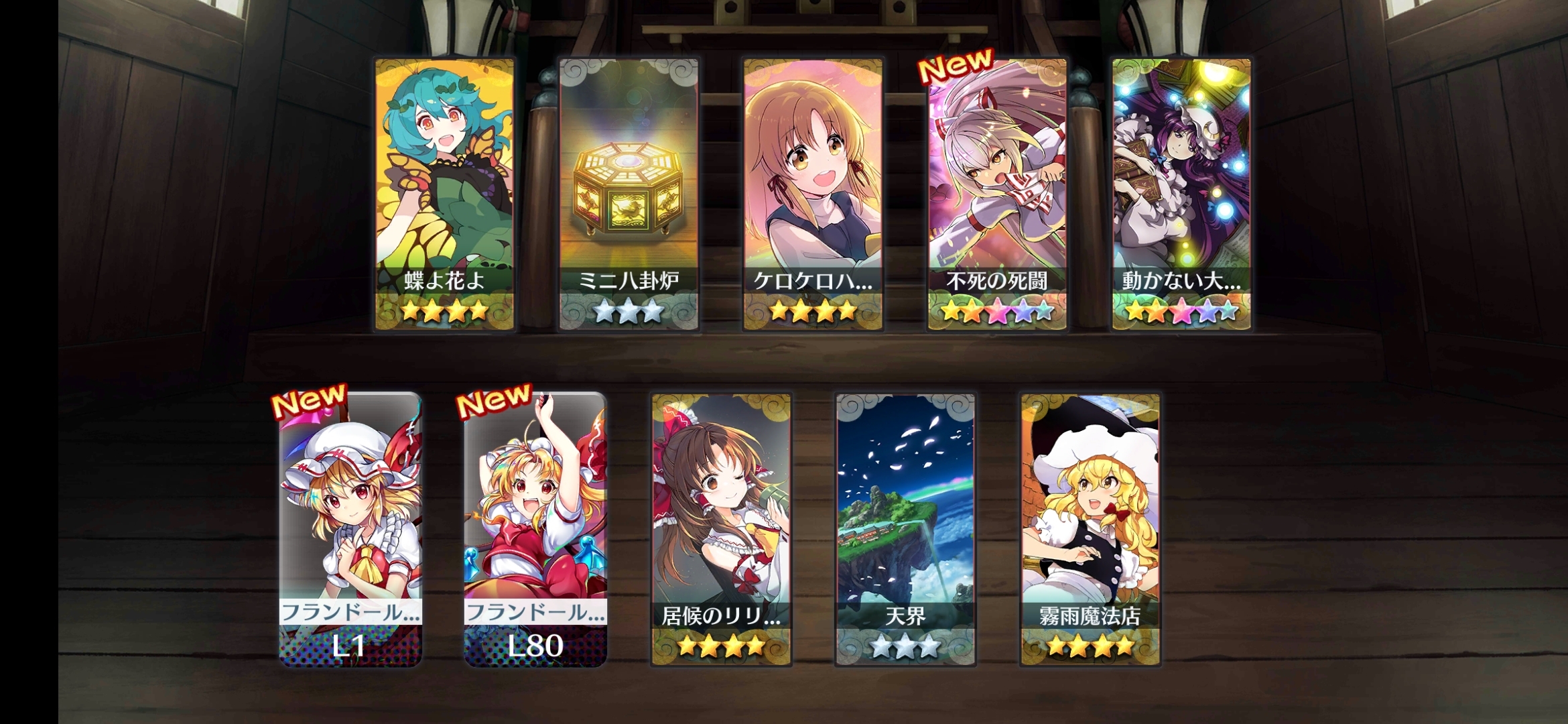The height and width of the screenshot is (724, 1568).
Task: Choose the 霧雨魔法店 four-star card
Action: click(x=1090, y=530)
